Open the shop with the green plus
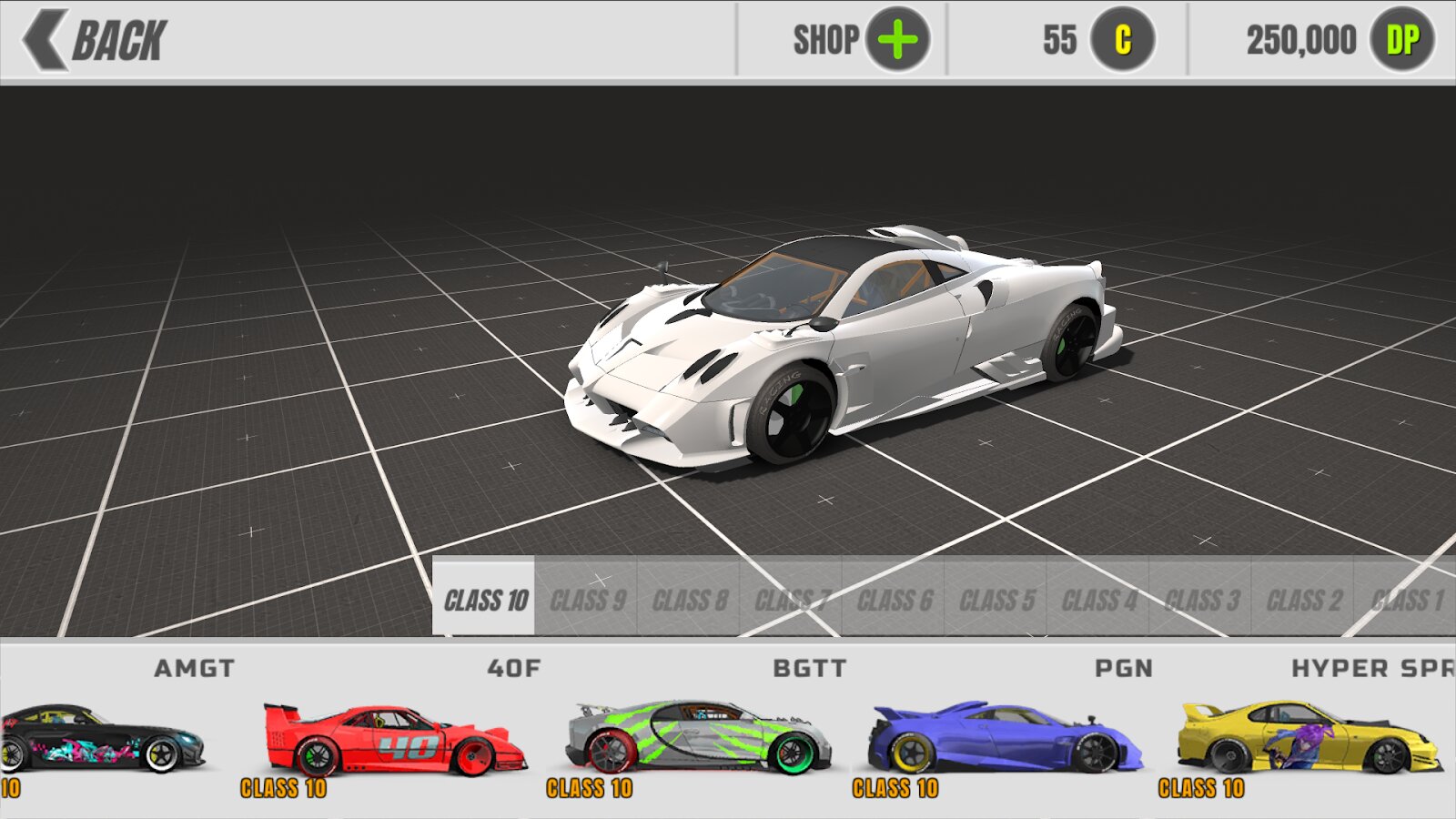This screenshot has width=1456, height=819. pos(896,40)
